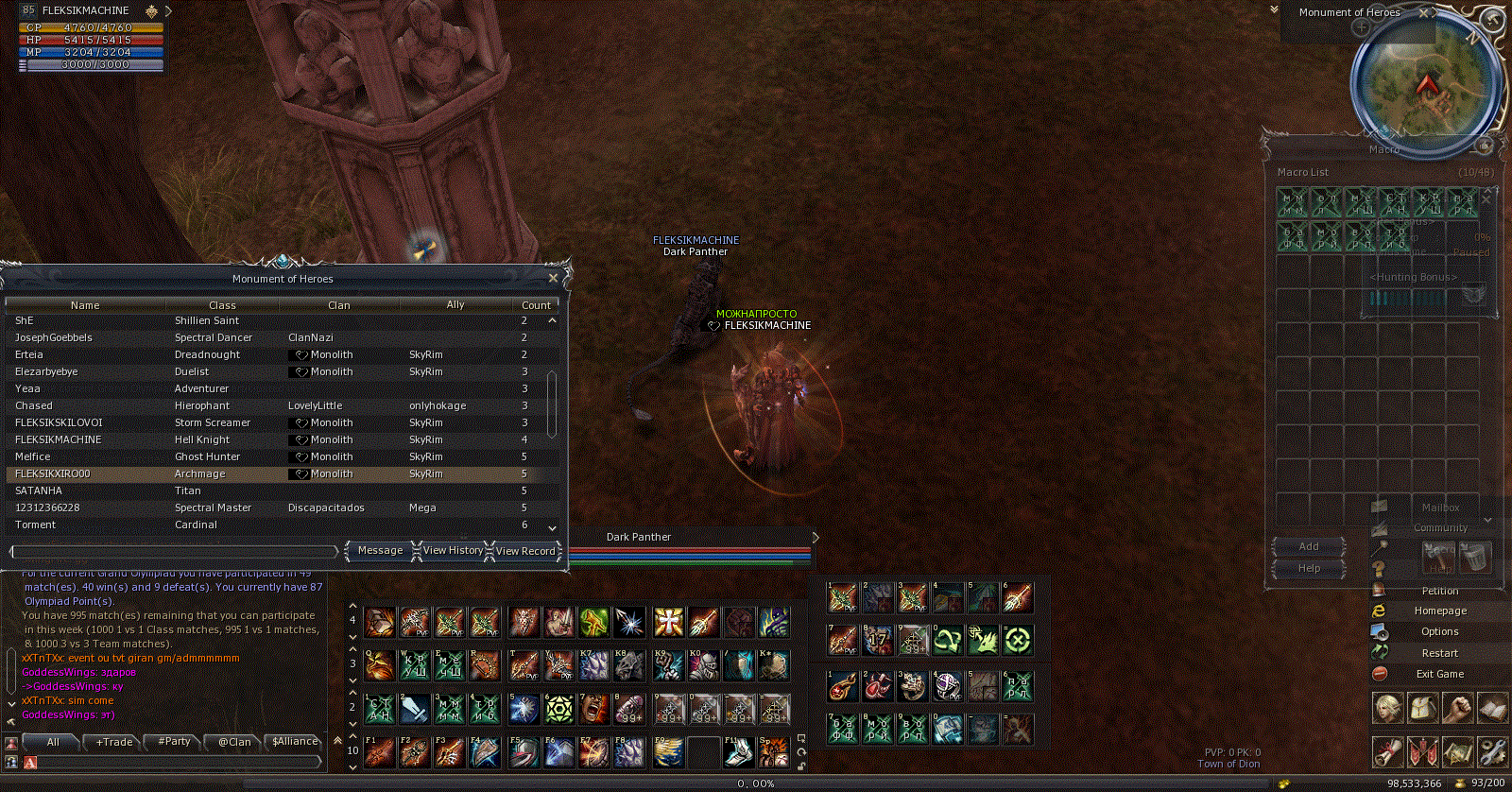Screen dimensions: 1512x792
Task: Toggle extra shortcut bars with double-arrow icon
Action: tap(335, 739)
